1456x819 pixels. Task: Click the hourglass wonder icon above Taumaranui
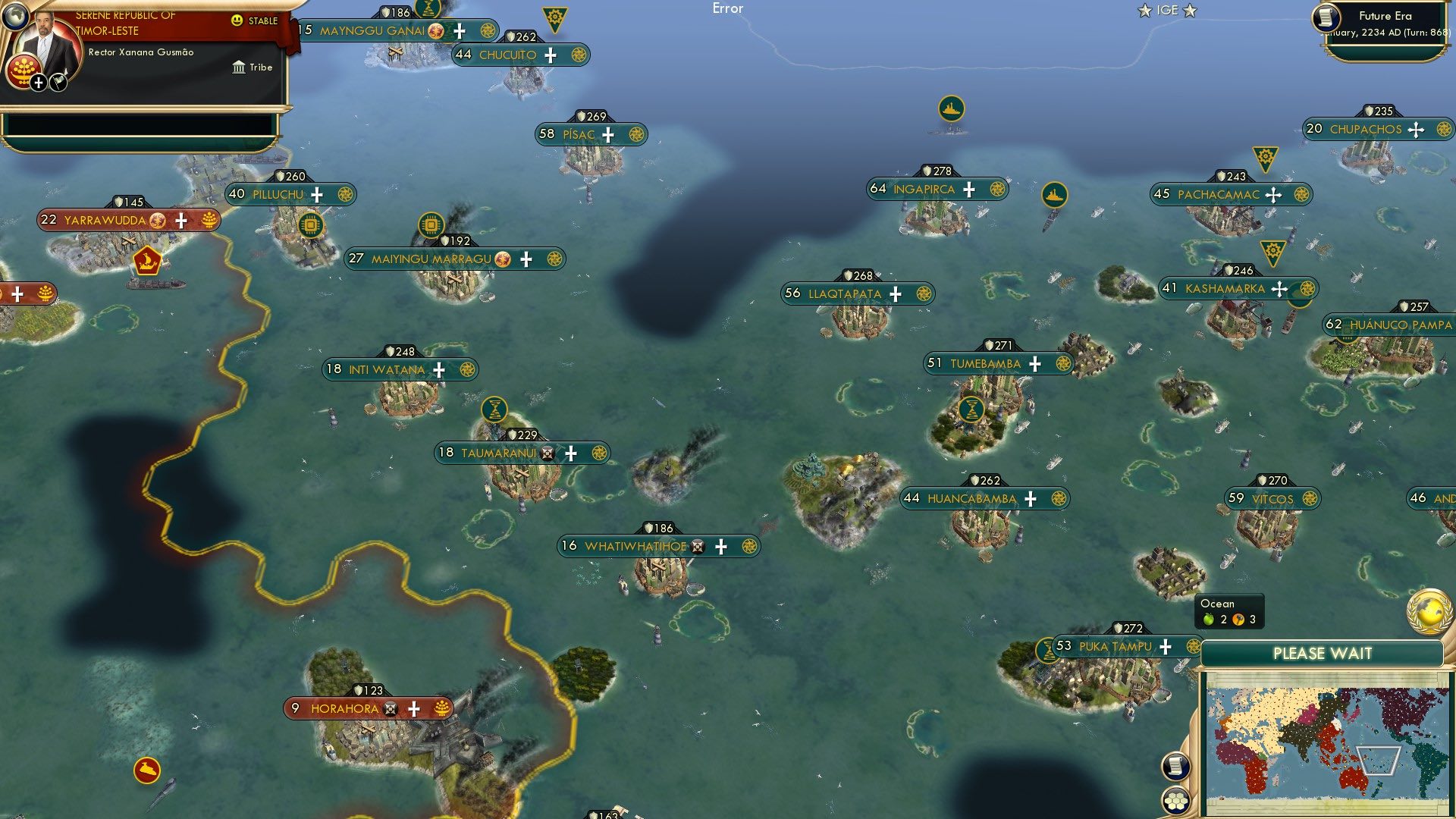coord(496,408)
